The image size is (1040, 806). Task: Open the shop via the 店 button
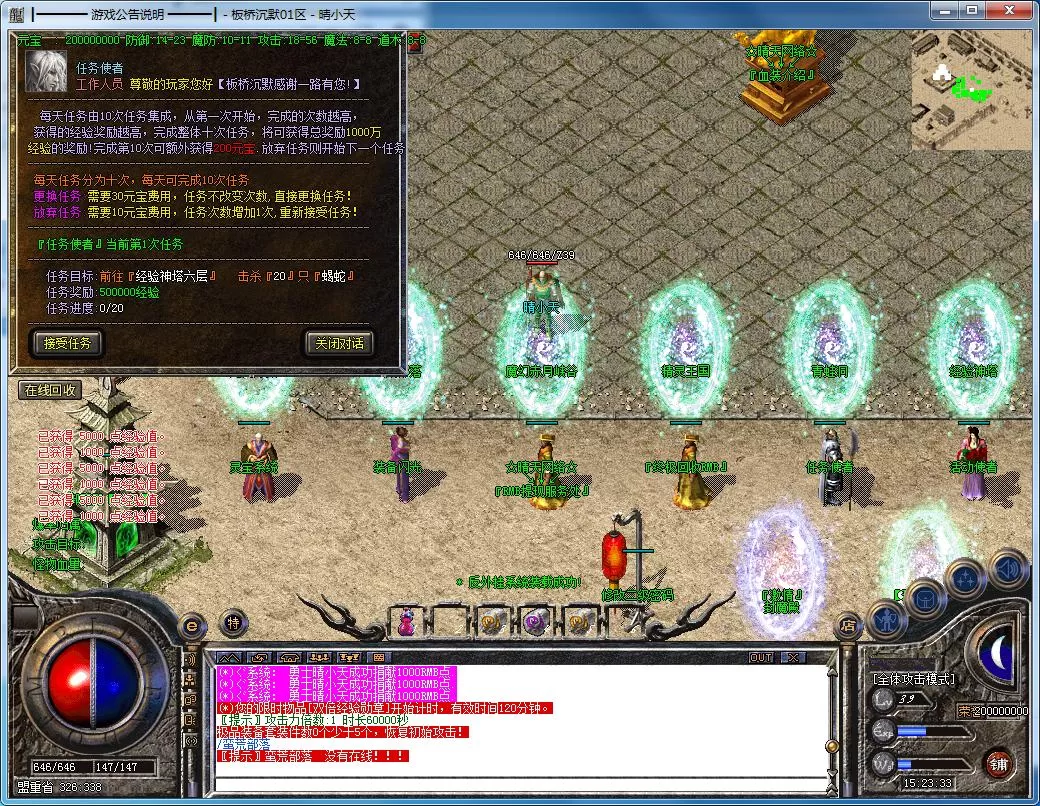pos(846,626)
